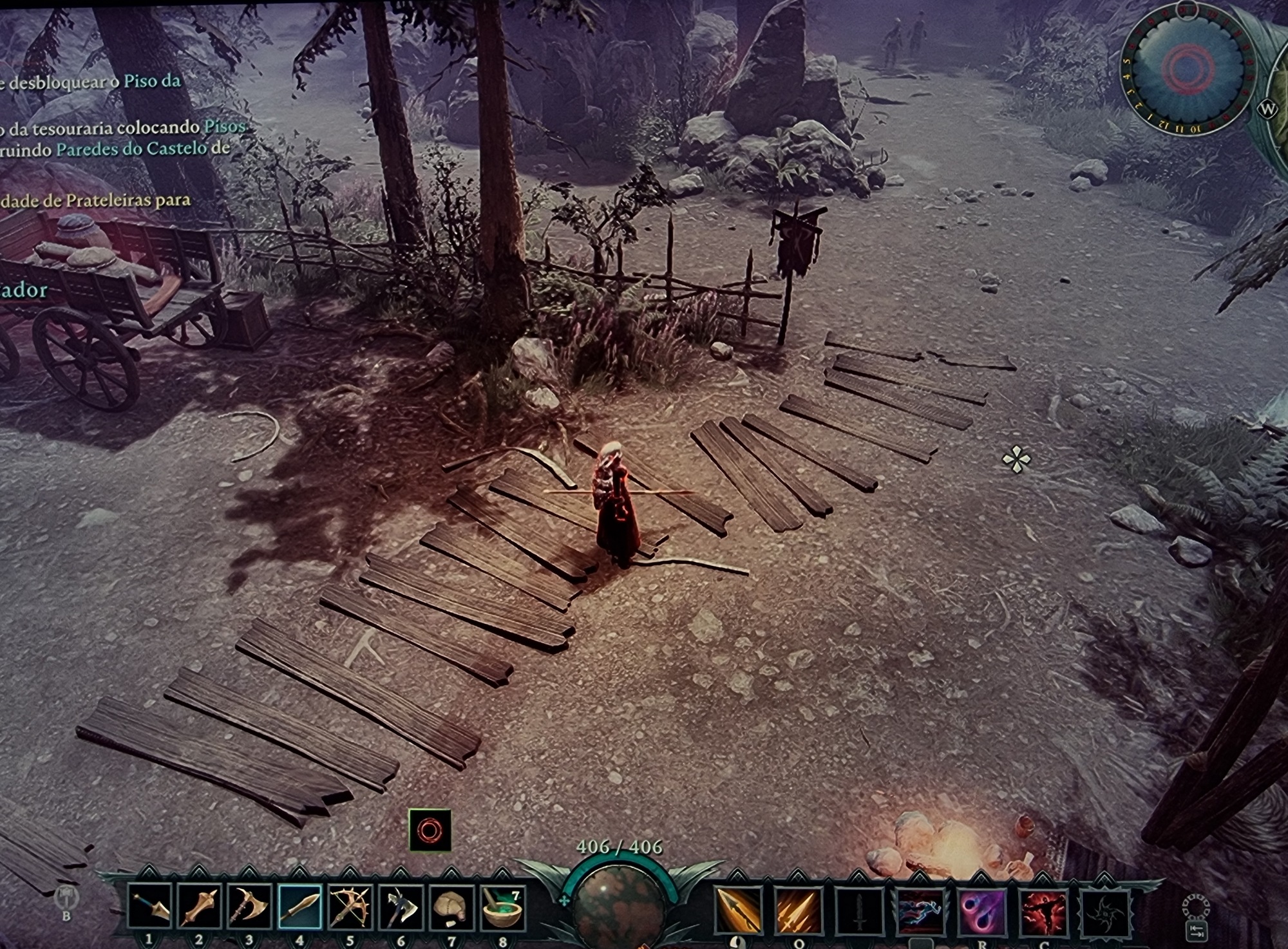
Task: Choose the highlighted spear slot
Action: pos(300,907)
